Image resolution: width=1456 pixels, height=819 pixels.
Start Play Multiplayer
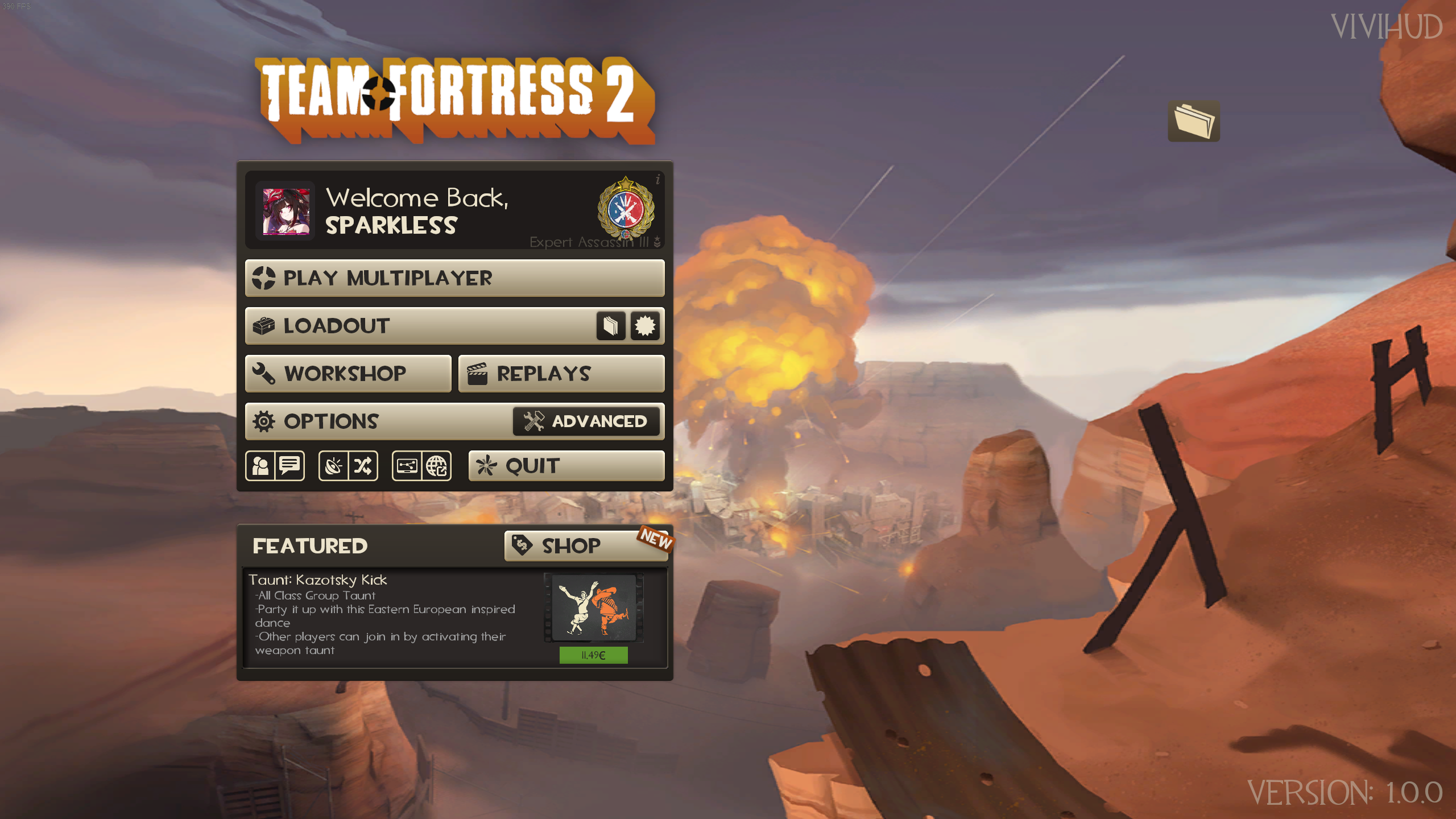coord(454,278)
